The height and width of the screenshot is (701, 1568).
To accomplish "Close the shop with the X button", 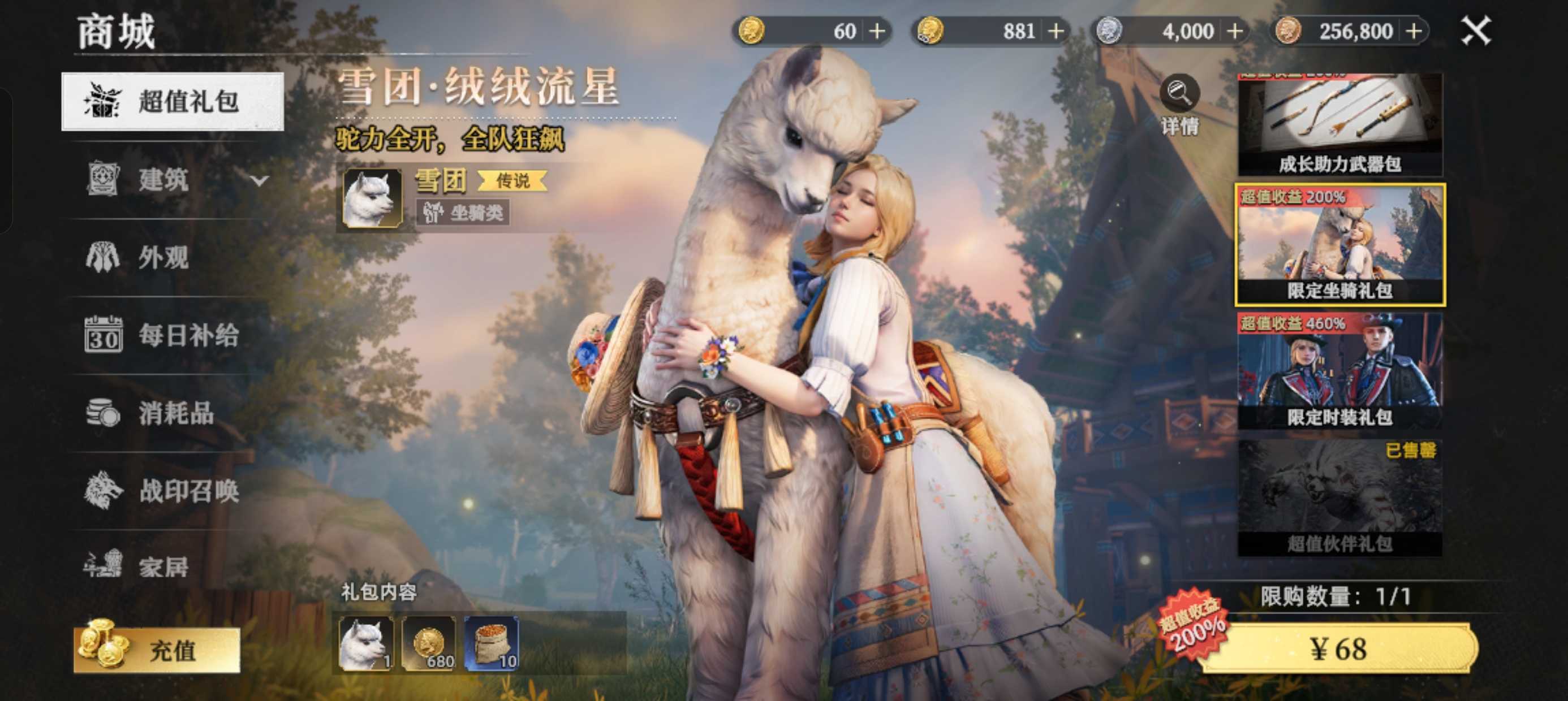I will coord(1475,31).
